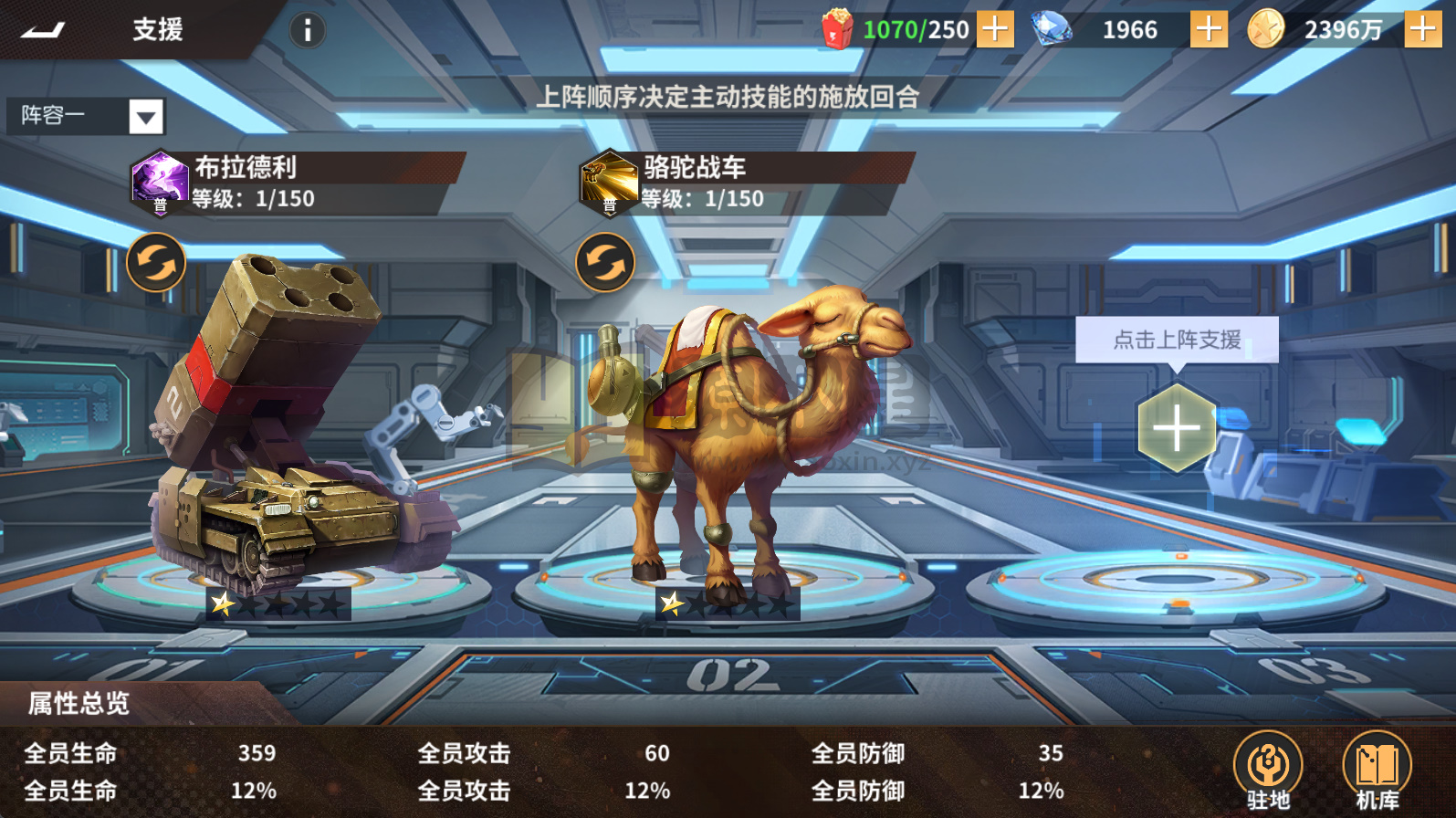Tap the swap icon under 布拉德利
Image resolution: width=1456 pixels, height=818 pixels.
coord(155,262)
